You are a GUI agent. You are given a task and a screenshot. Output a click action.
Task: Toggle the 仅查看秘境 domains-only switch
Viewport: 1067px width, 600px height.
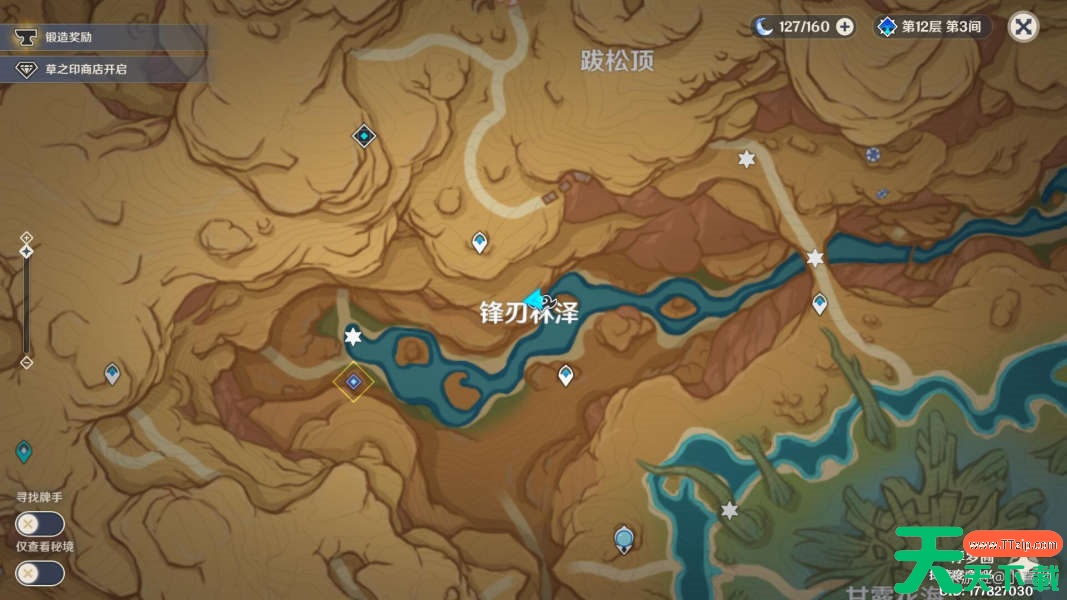pos(40,573)
